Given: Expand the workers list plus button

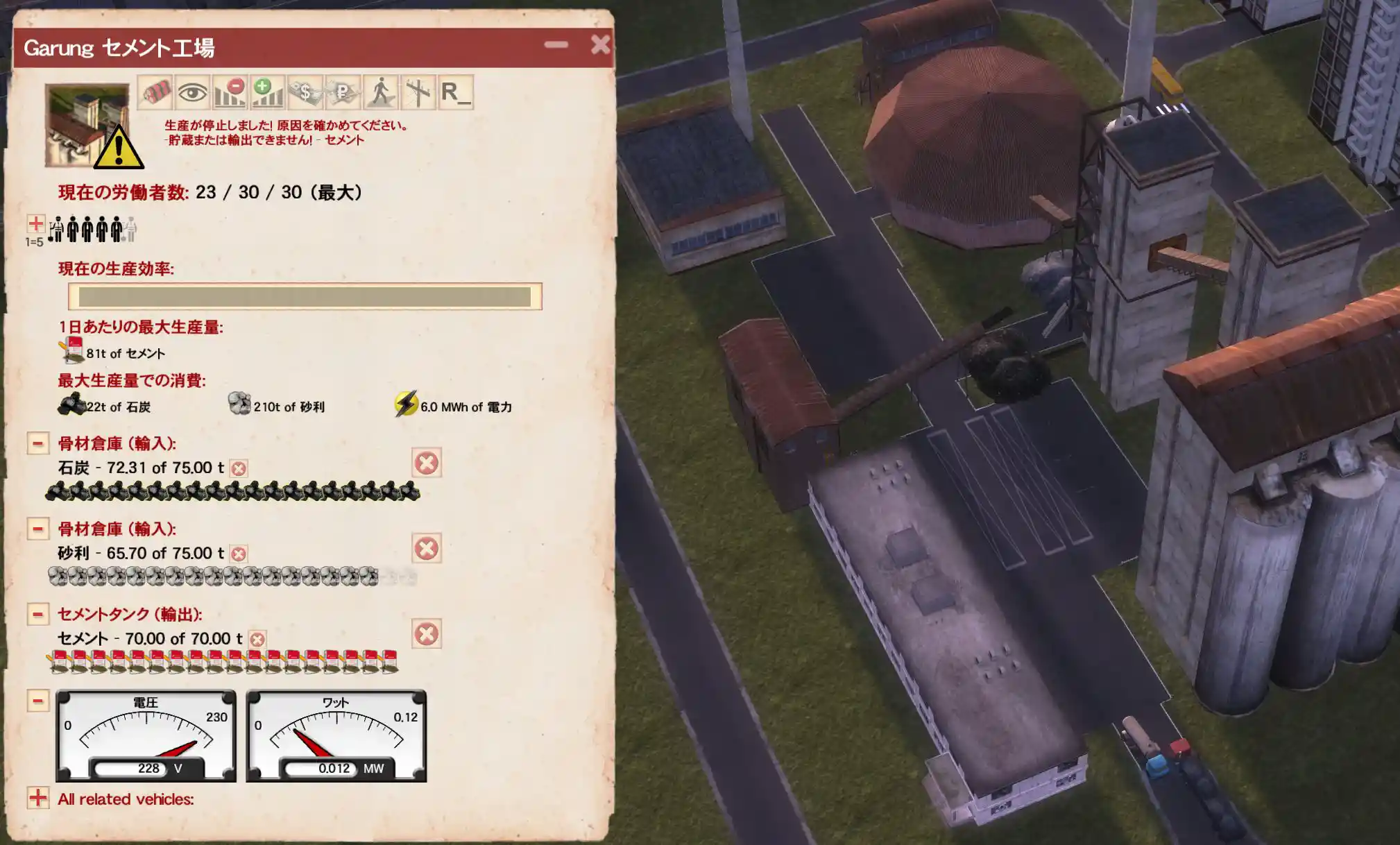Looking at the screenshot, I should click(x=36, y=223).
